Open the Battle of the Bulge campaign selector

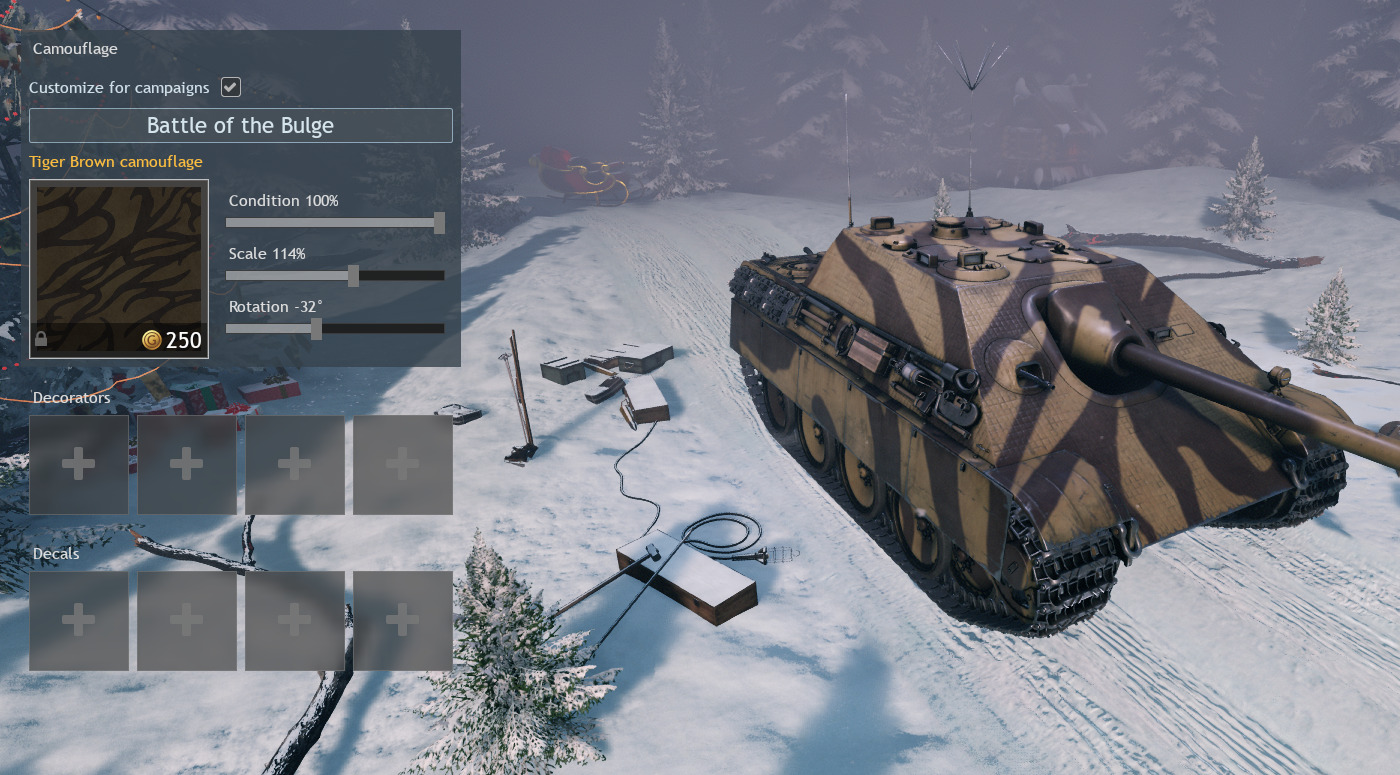[x=240, y=125]
